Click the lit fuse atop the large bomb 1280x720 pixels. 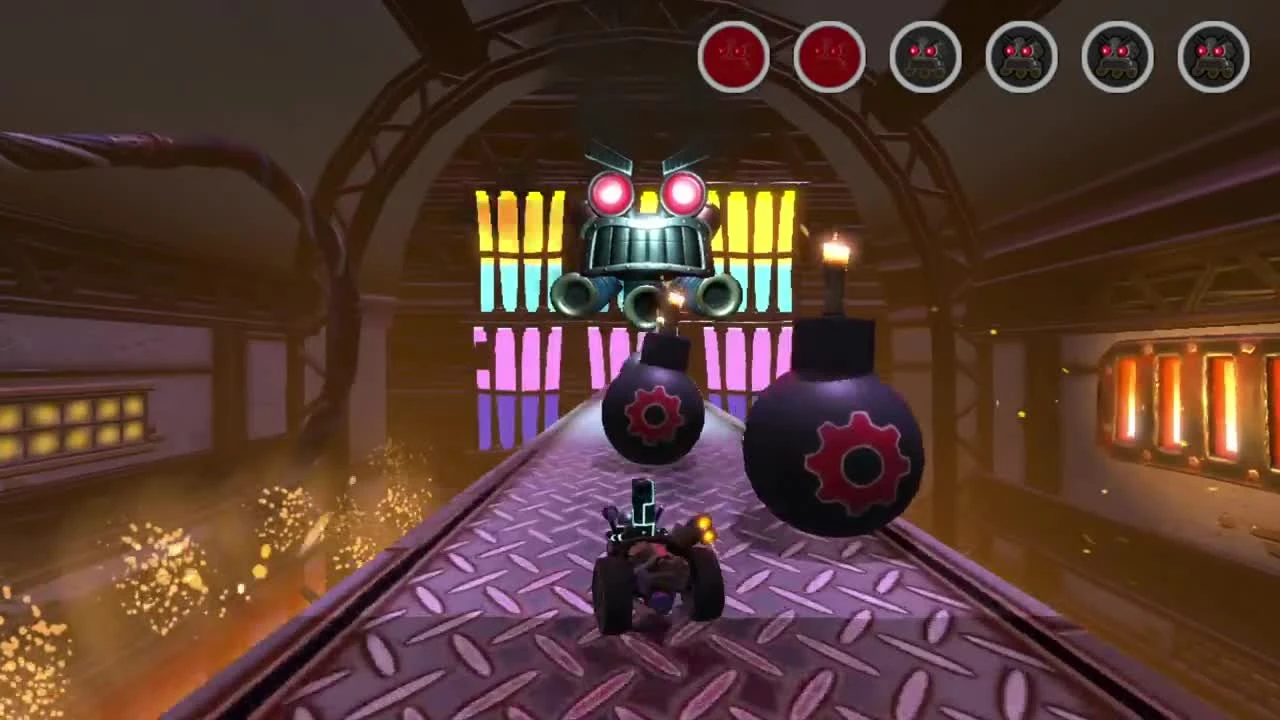tap(835, 250)
